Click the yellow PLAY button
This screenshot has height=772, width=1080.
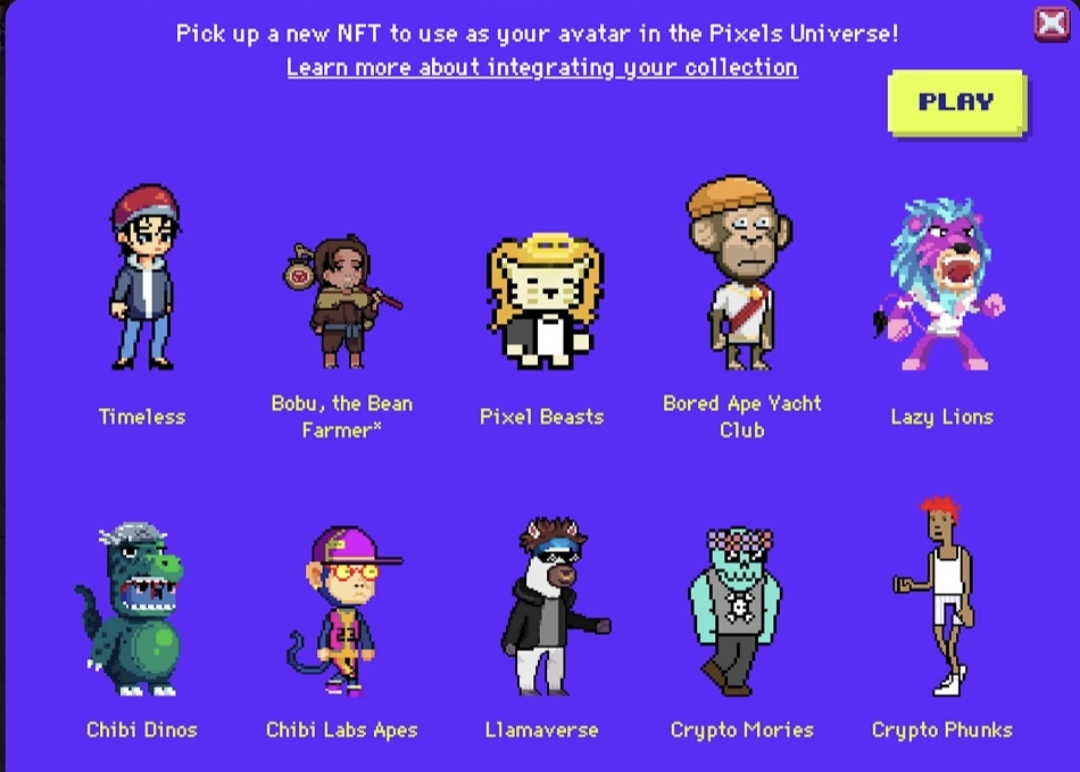(x=956, y=102)
